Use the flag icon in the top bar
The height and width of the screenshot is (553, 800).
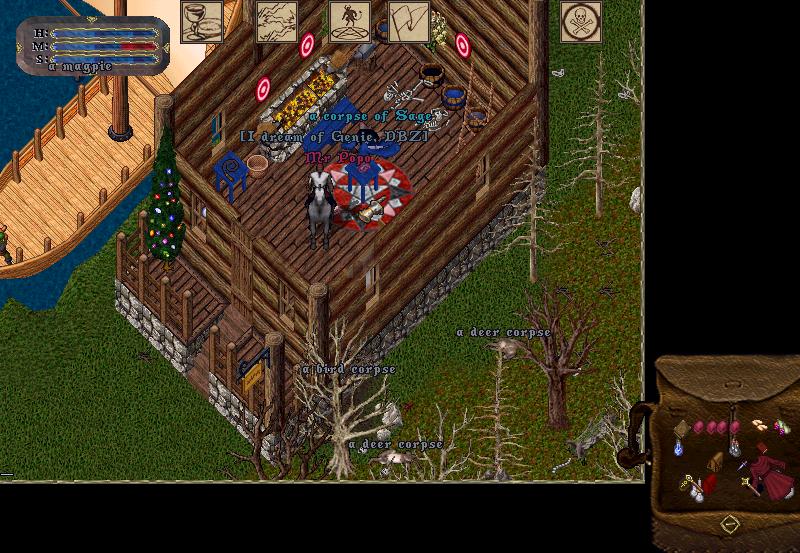(x=408, y=22)
